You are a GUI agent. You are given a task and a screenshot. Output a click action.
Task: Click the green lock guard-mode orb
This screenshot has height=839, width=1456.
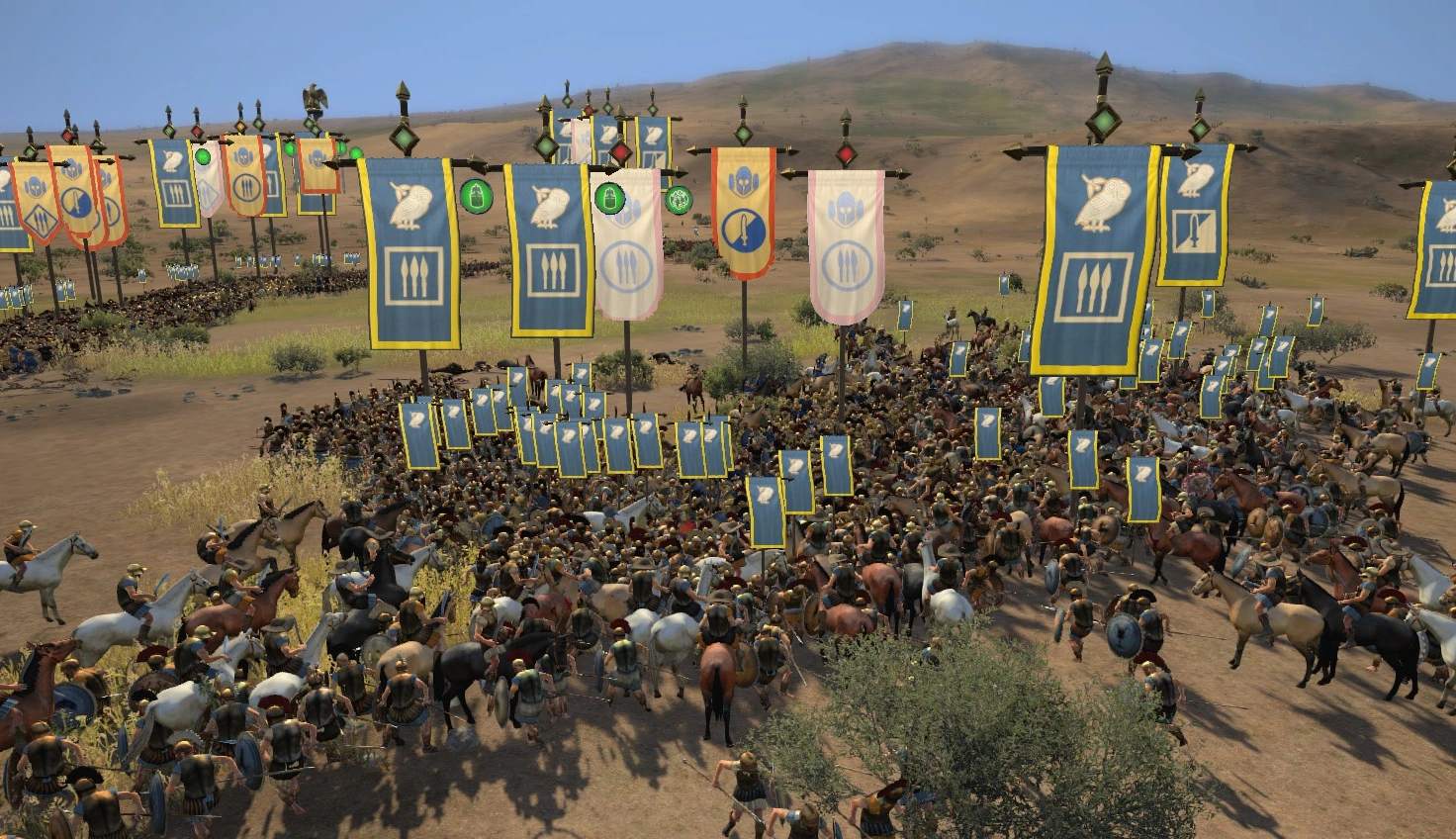479,196
